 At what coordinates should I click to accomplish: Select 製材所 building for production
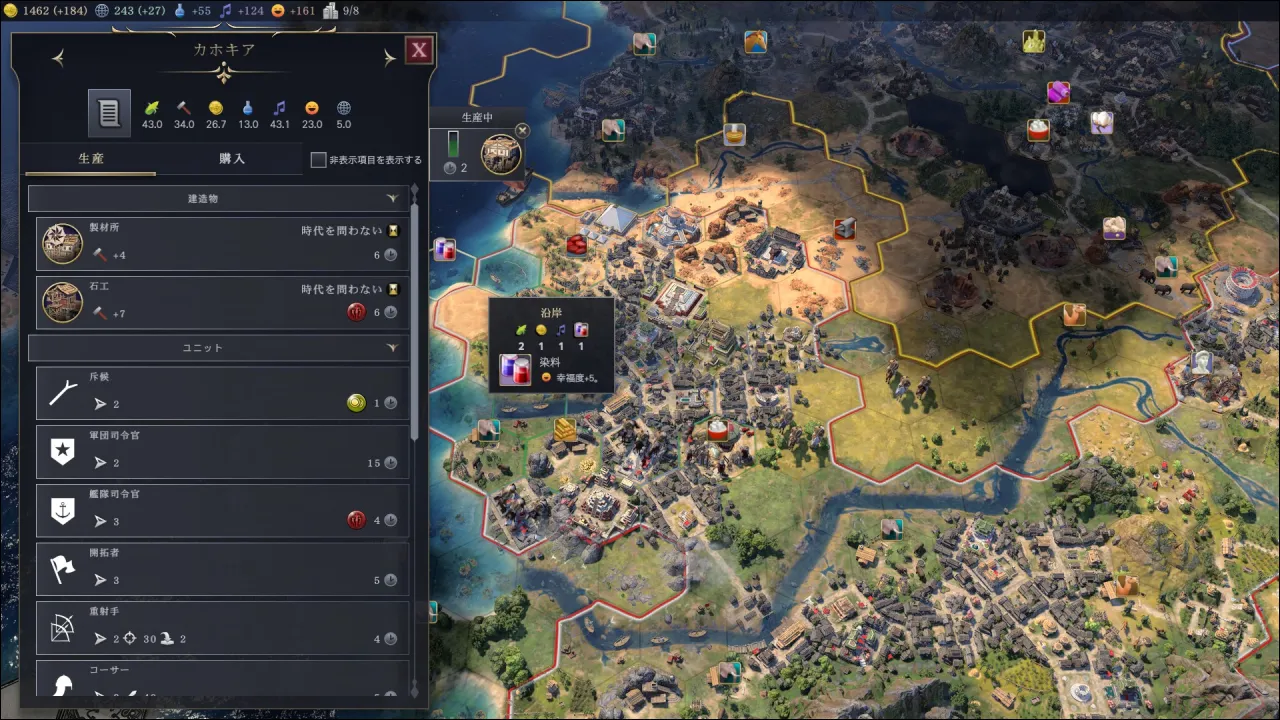(x=222, y=244)
